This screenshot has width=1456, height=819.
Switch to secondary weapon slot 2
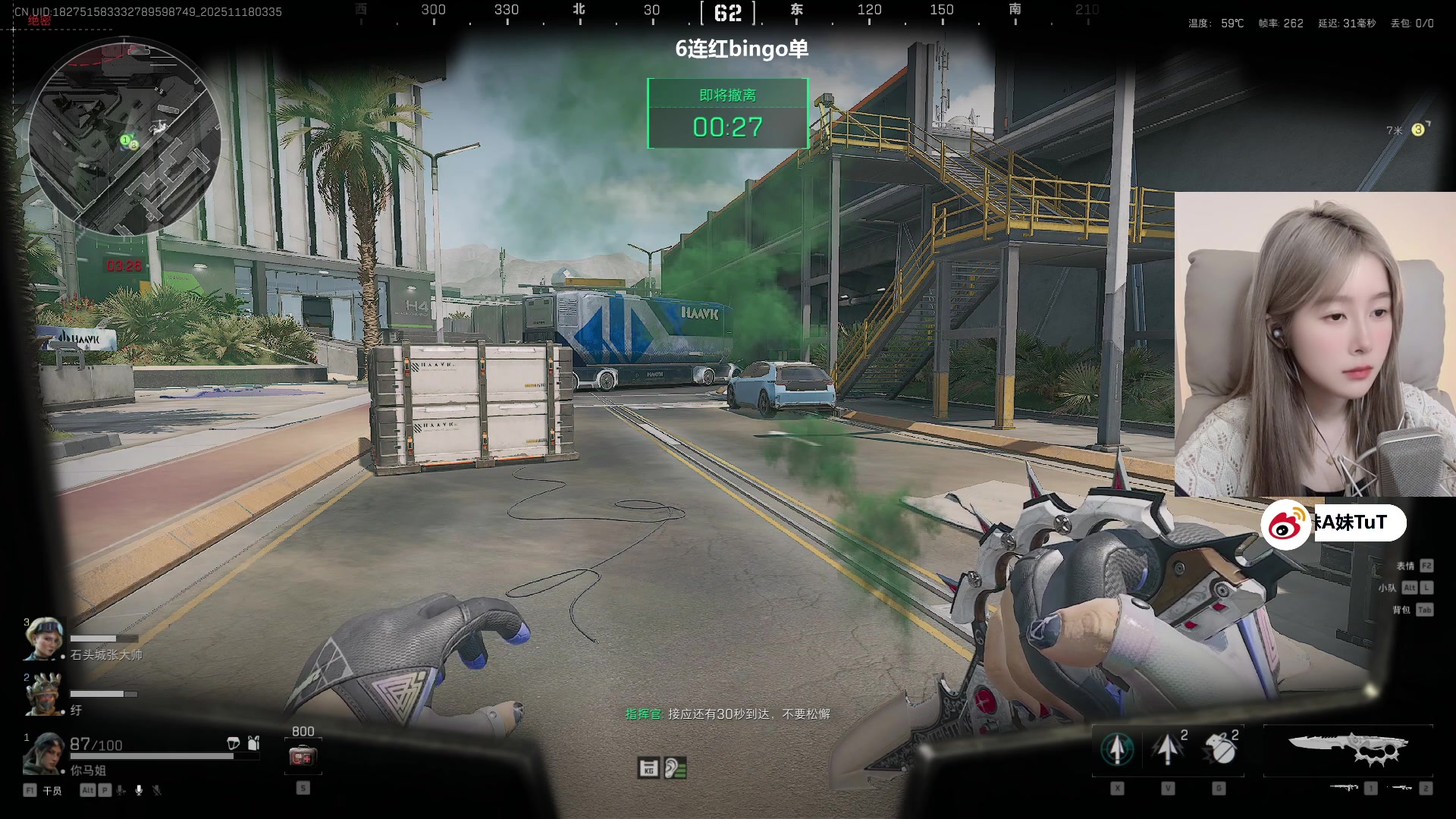click(x=1401, y=789)
